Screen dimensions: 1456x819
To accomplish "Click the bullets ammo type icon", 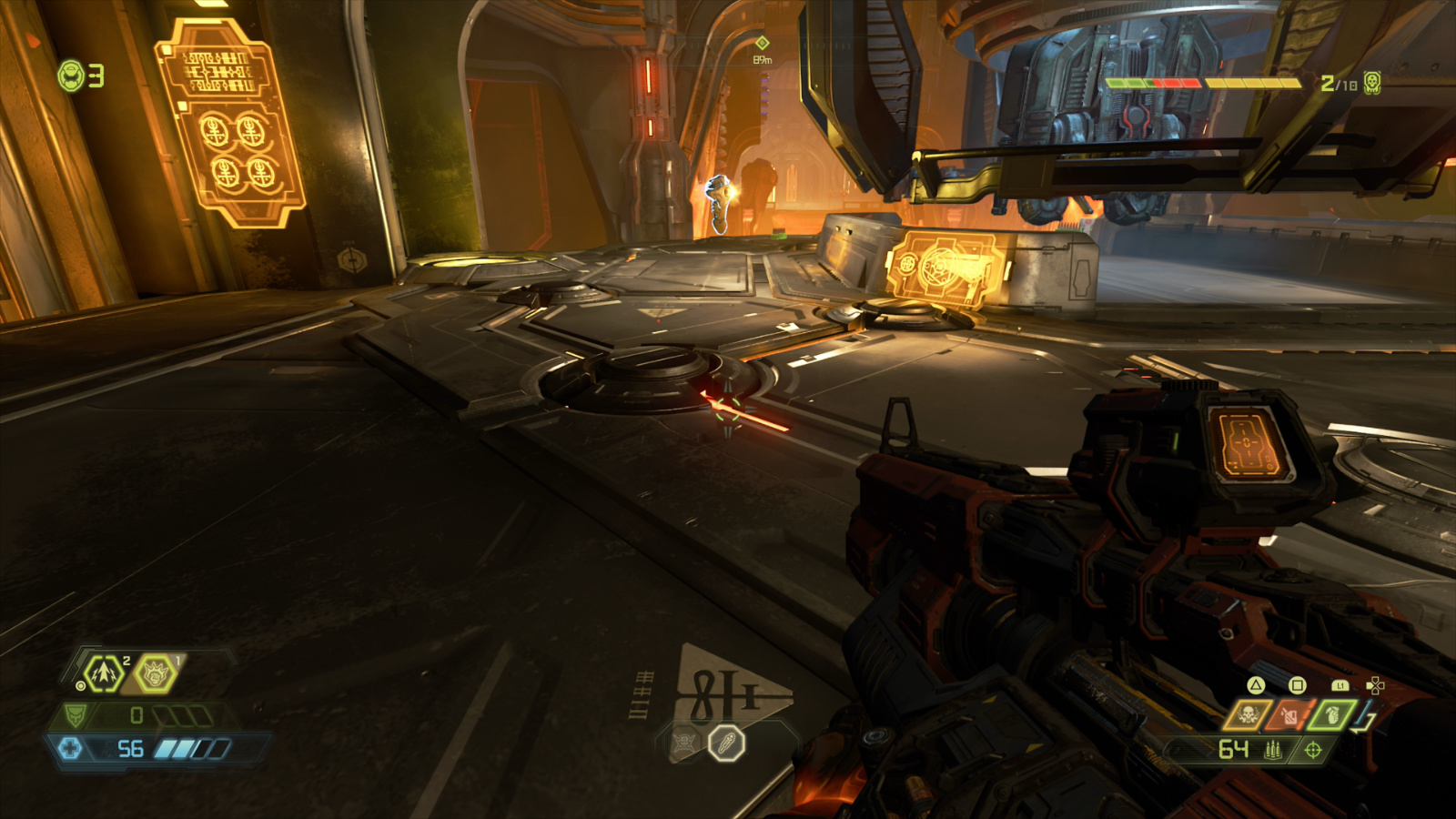I will [1273, 749].
